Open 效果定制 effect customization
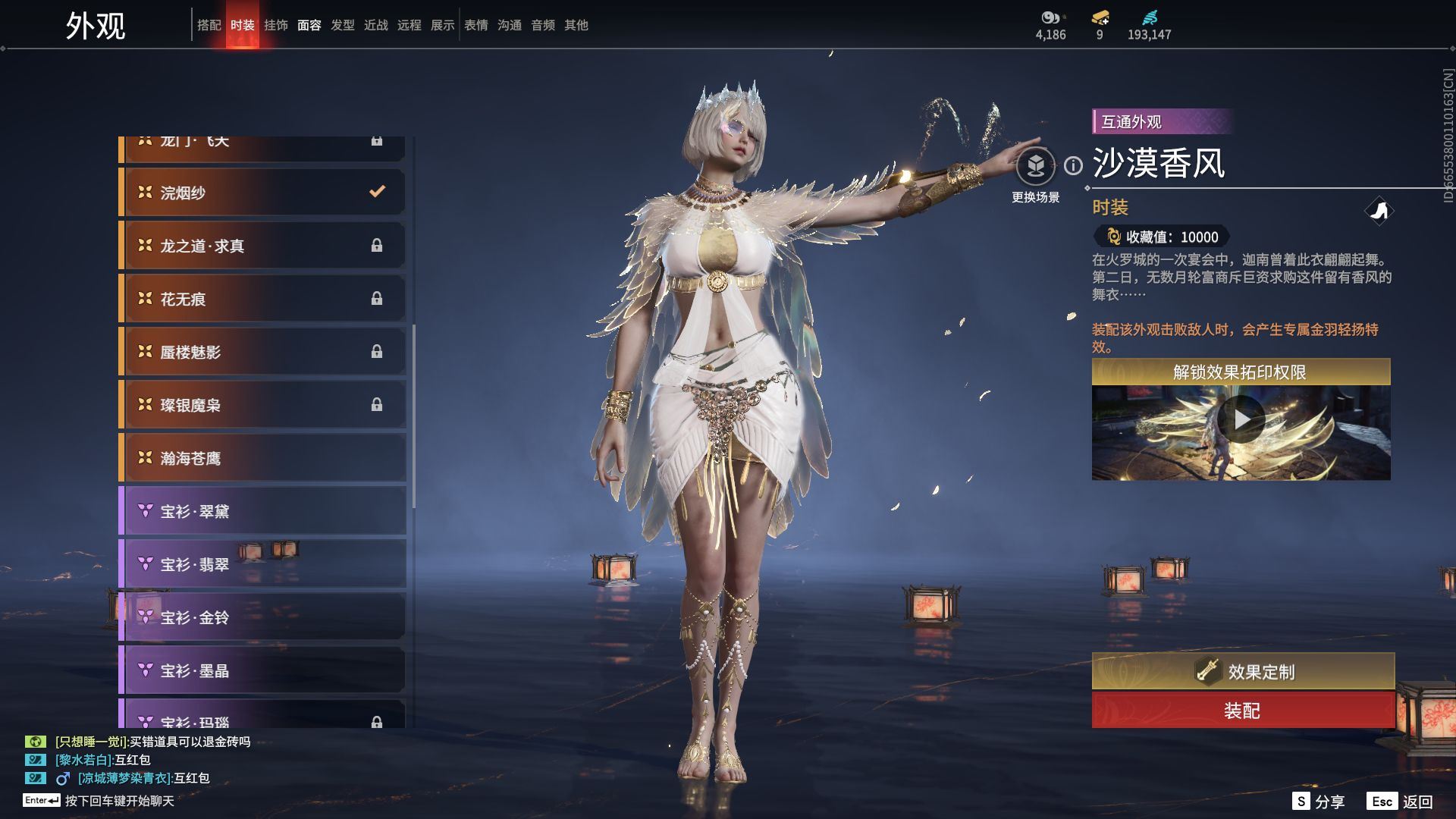Viewport: 1456px width, 819px height. tap(1242, 671)
